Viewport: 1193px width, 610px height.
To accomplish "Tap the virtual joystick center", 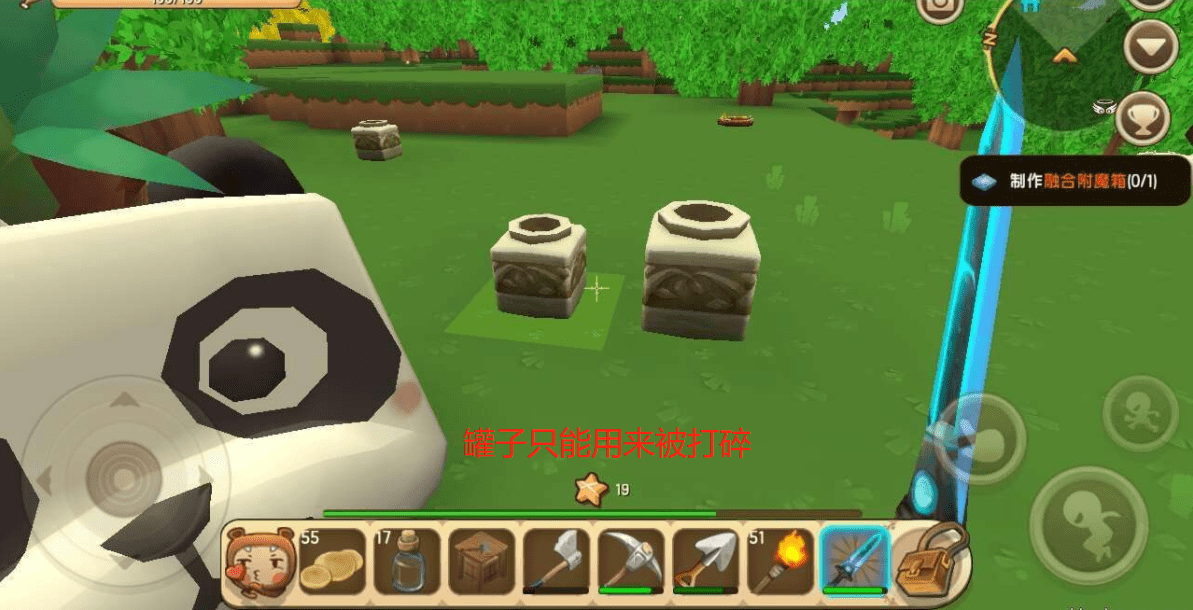I will [x=124, y=480].
